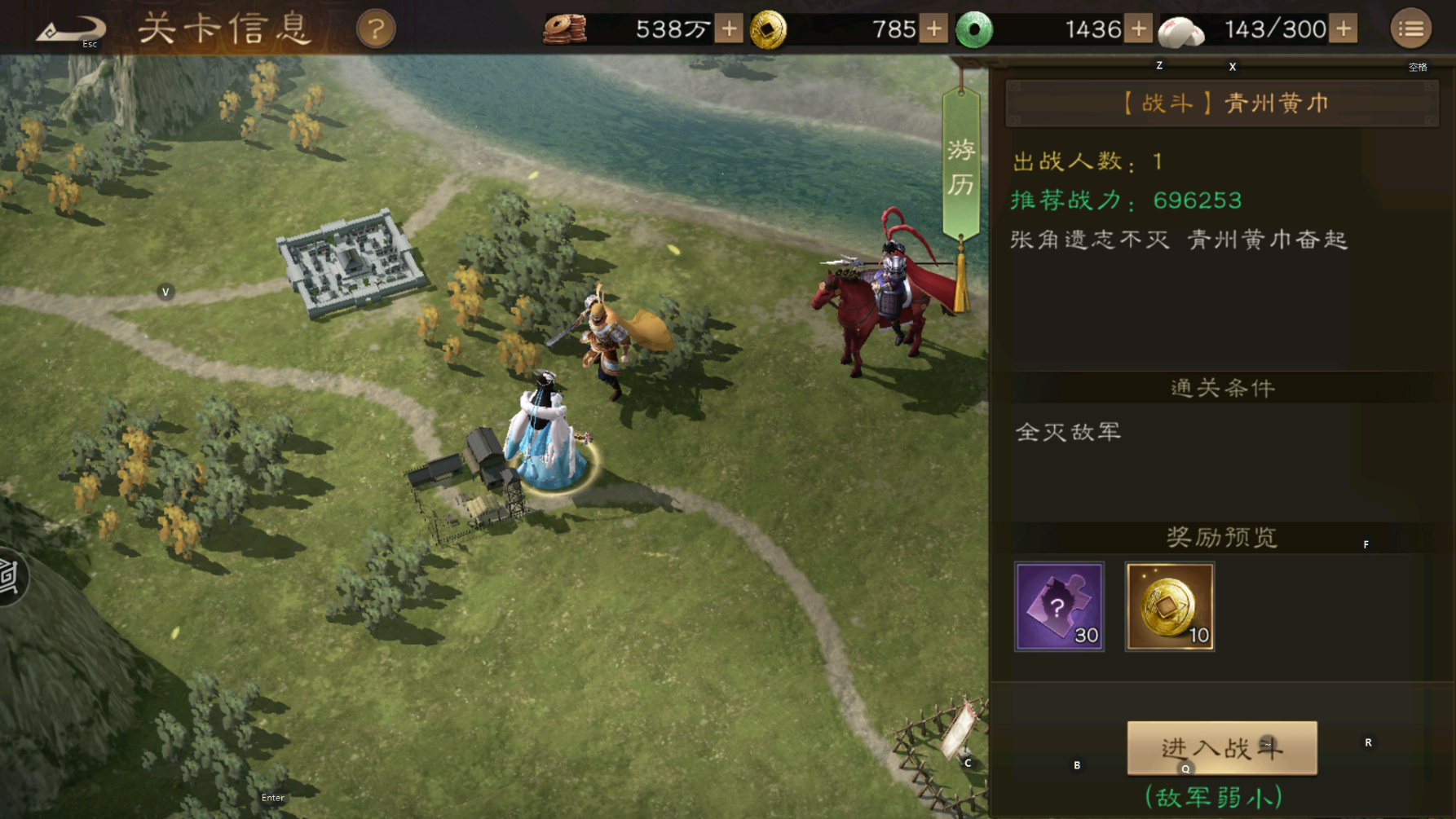Select the walled fortress on the map
Viewport: 1456px width, 819px height.
pos(352,266)
